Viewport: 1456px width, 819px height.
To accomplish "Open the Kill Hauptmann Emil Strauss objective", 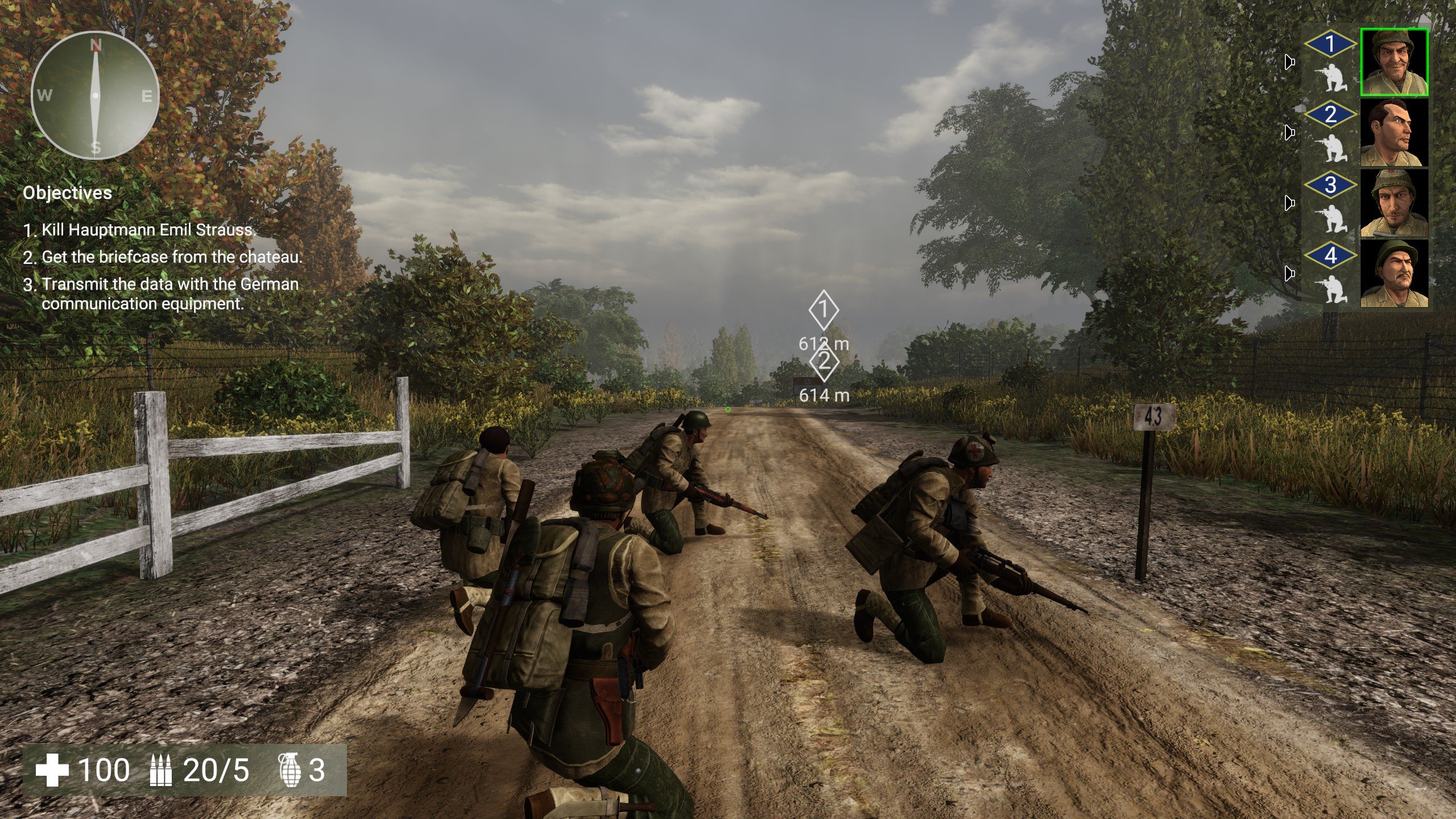I will pos(148,230).
